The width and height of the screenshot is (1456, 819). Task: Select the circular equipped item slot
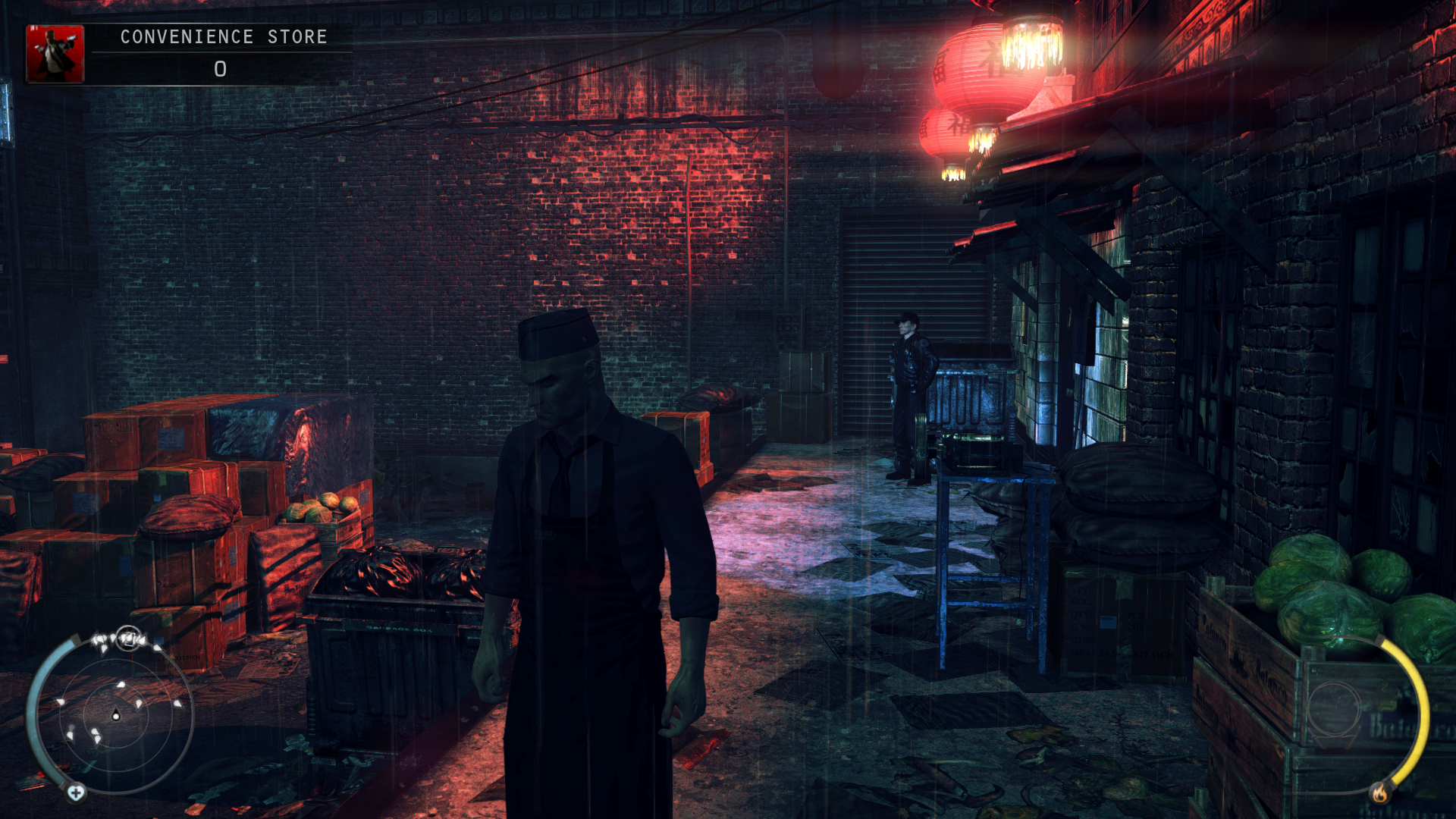tap(1335, 710)
